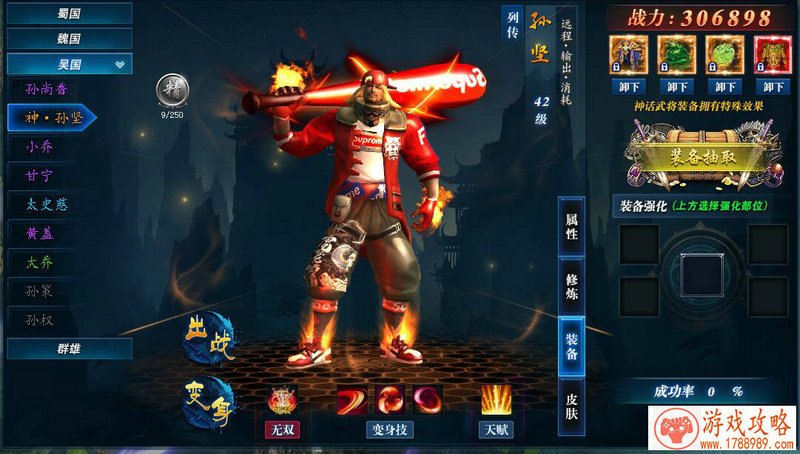The image size is (800, 454).
Task: Select the red-framed golden armor equipment slot
Action: pyautogui.click(x=772, y=52)
